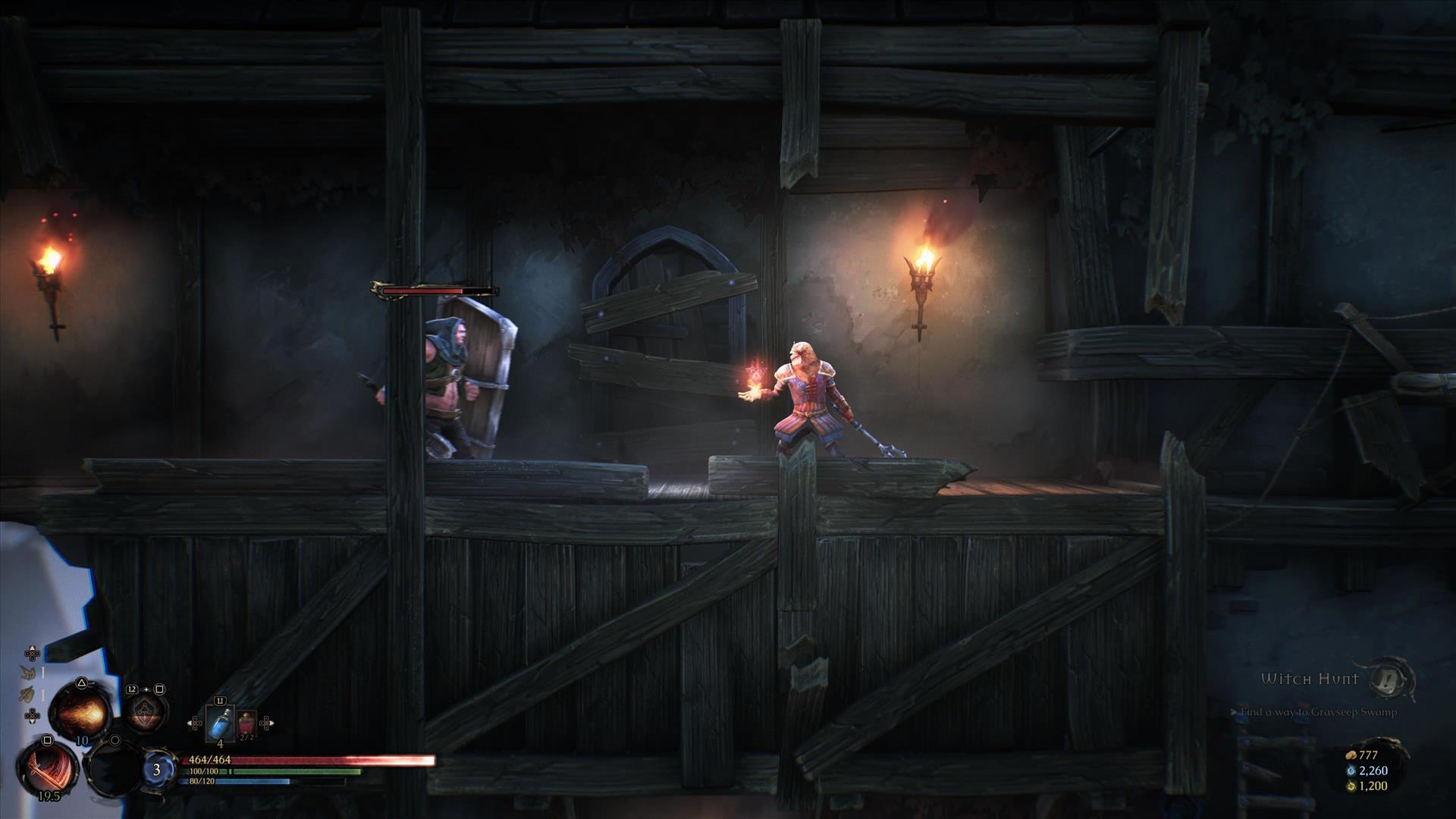Image resolution: width=1456 pixels, height=819 pixels.
Task: Open the Witch Hunt quest tracker
Action: tap(1310, 679)
